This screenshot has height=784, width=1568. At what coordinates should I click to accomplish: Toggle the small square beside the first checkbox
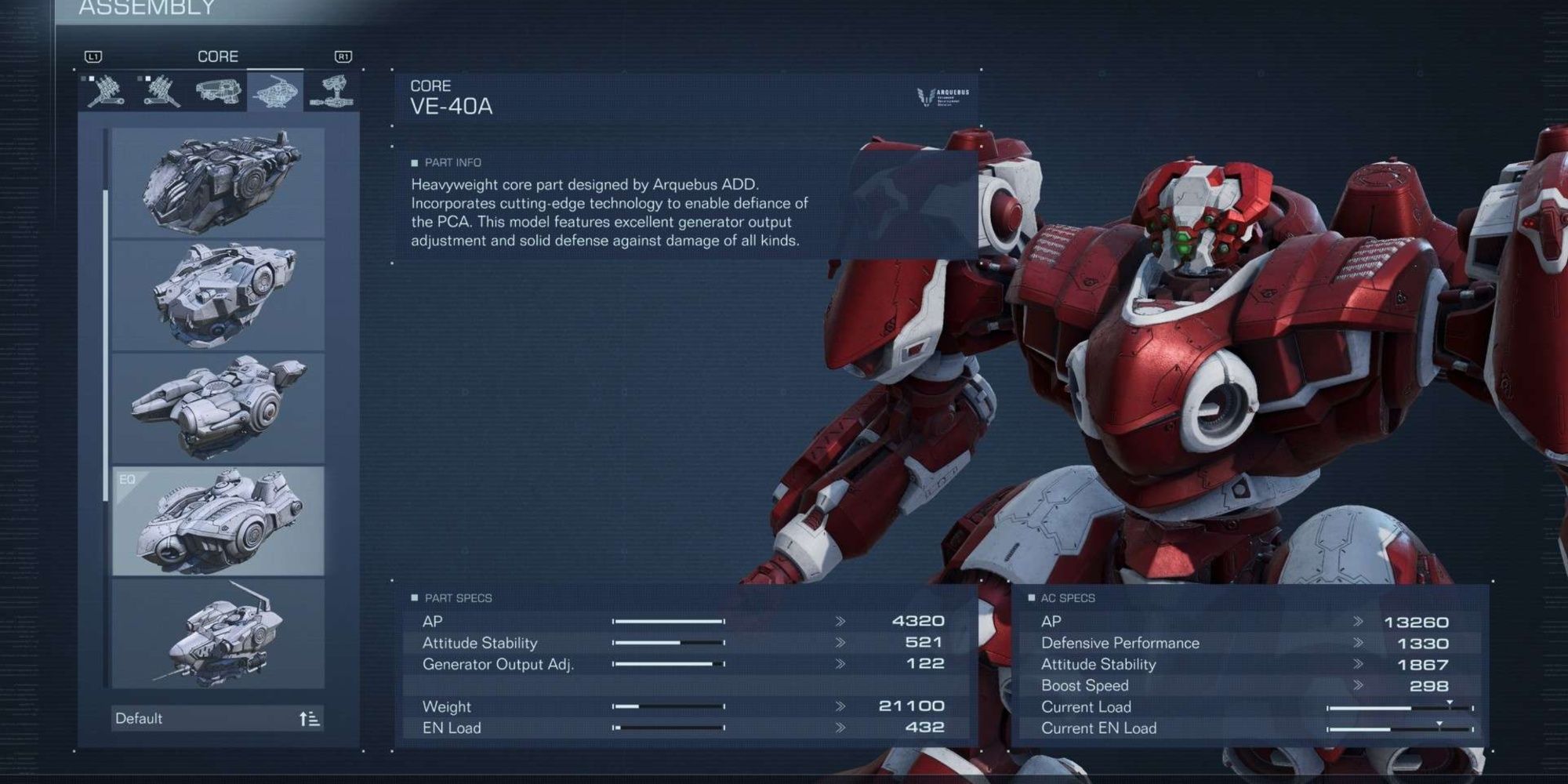(x=83, y=78)
